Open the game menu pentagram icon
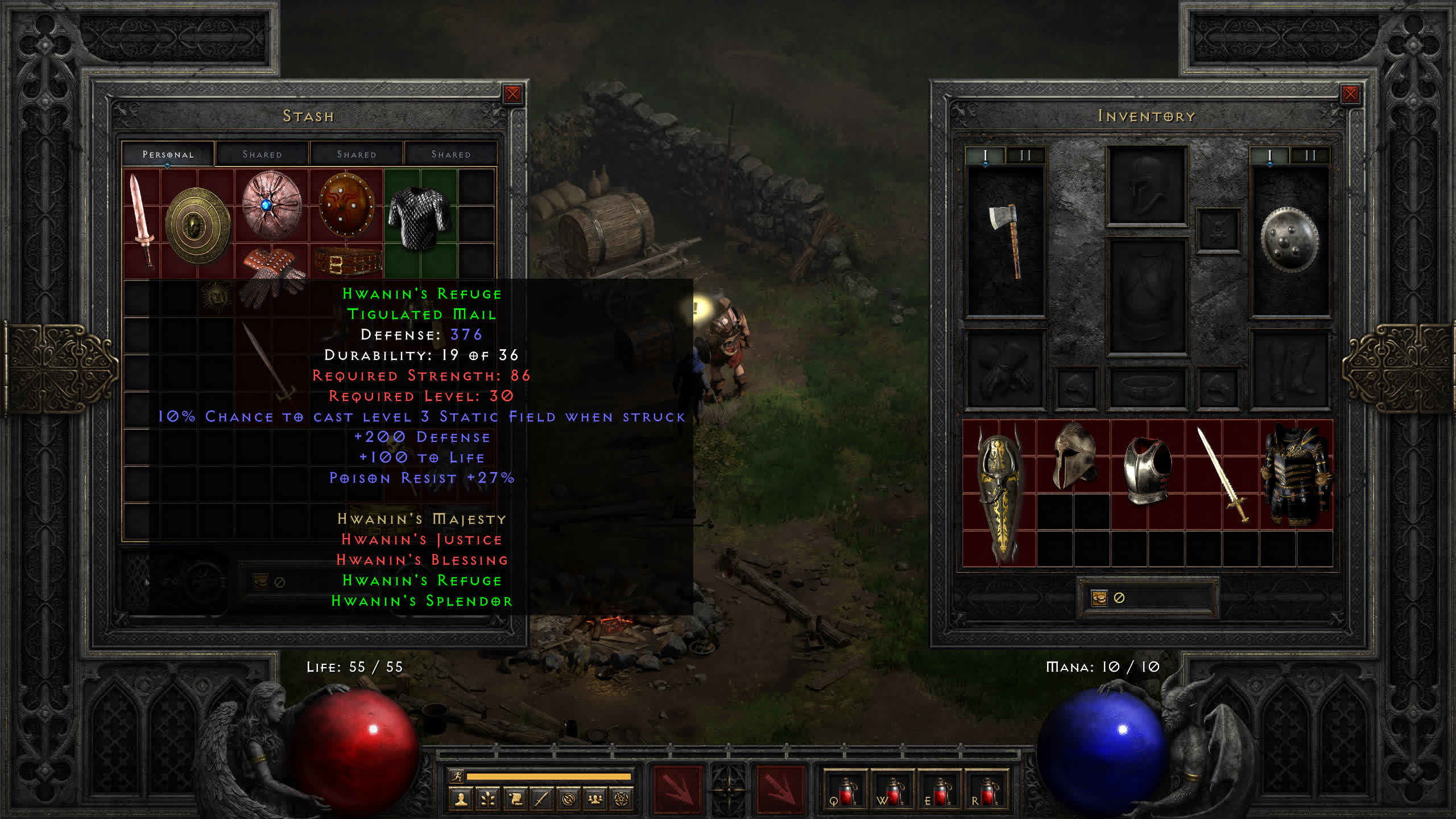Viewport: 1456px width, 819px height. tap(622, 800)
